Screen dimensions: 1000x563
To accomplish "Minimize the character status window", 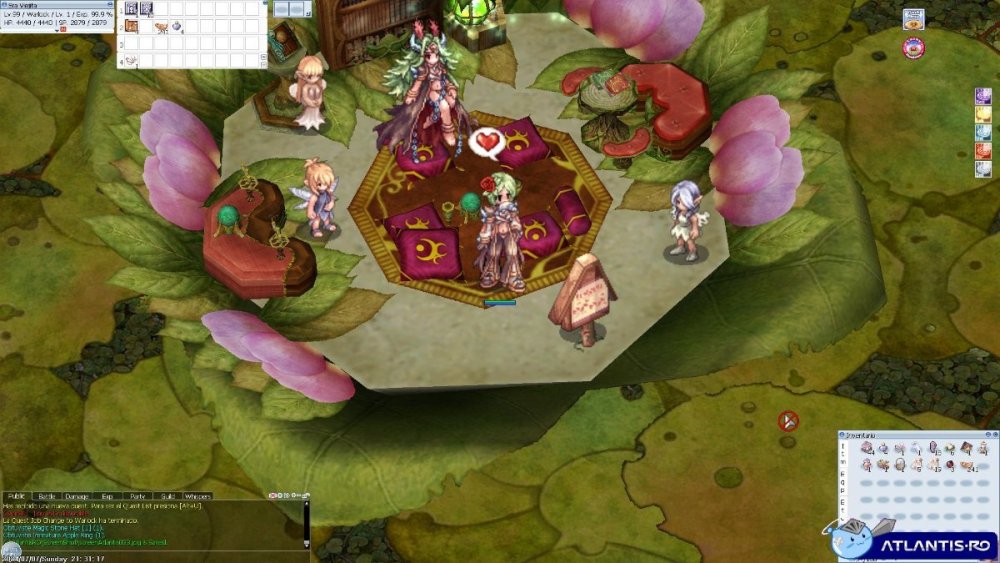I will (x=109, y=4).
